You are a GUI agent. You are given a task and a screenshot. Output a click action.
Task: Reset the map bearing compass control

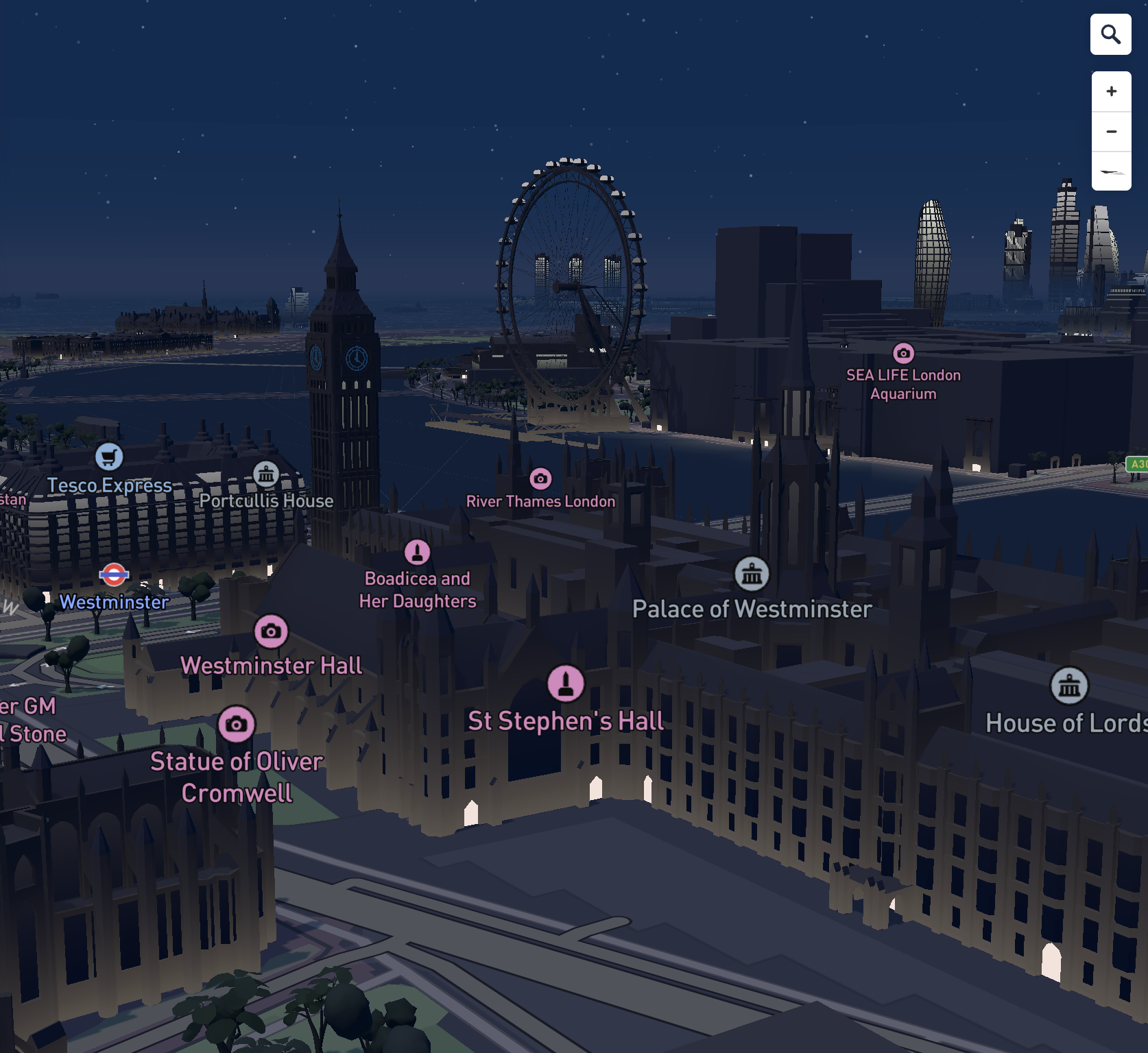point(1111,171)
